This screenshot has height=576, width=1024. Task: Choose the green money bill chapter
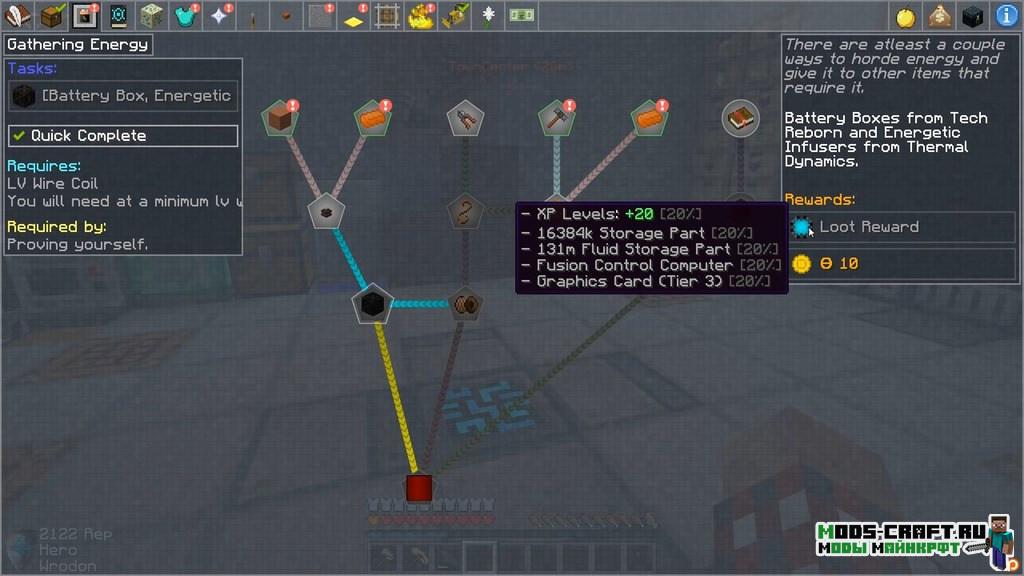pyautogui.click(x=520, y=16)
